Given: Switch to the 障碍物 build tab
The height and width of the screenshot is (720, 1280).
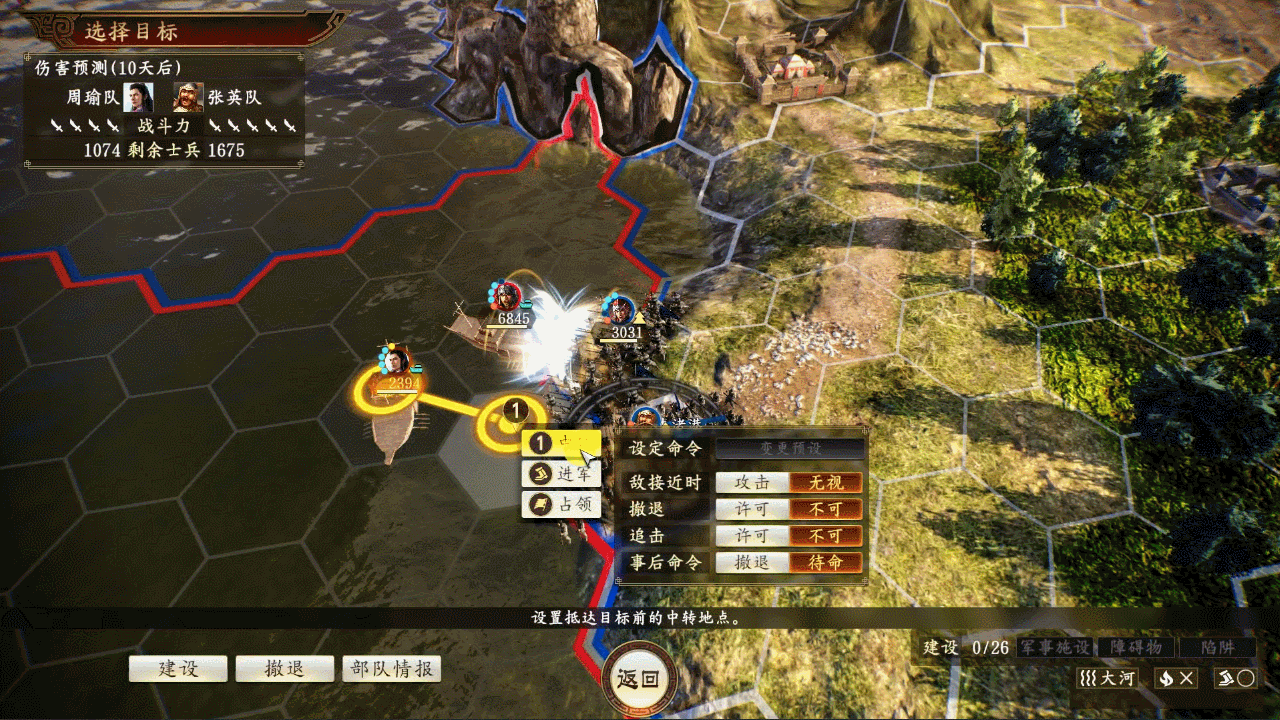Looking at the screenshot, I should coord(1135,648).
